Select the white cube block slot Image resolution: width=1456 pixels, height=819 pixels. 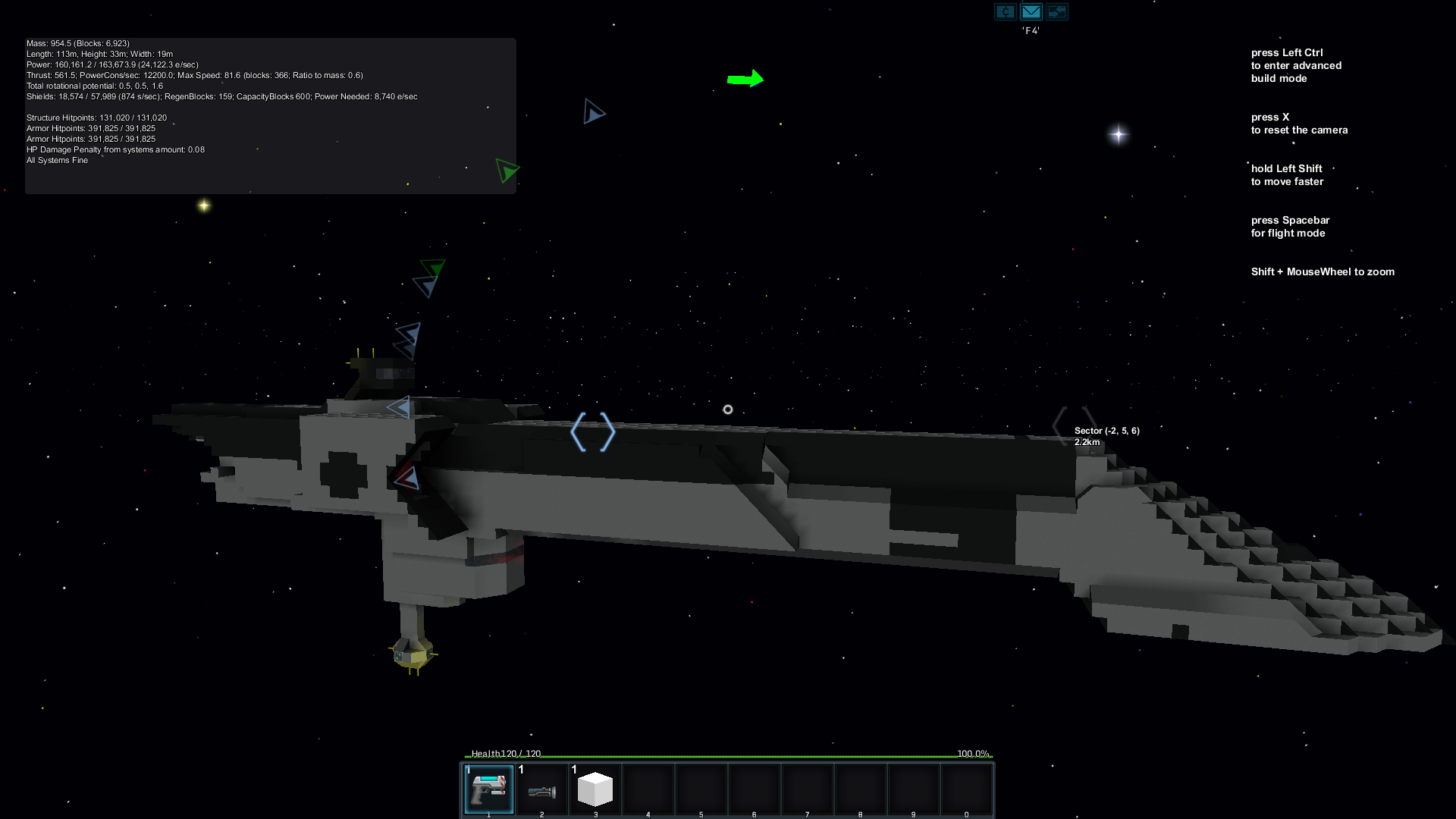tap(595, 789)
